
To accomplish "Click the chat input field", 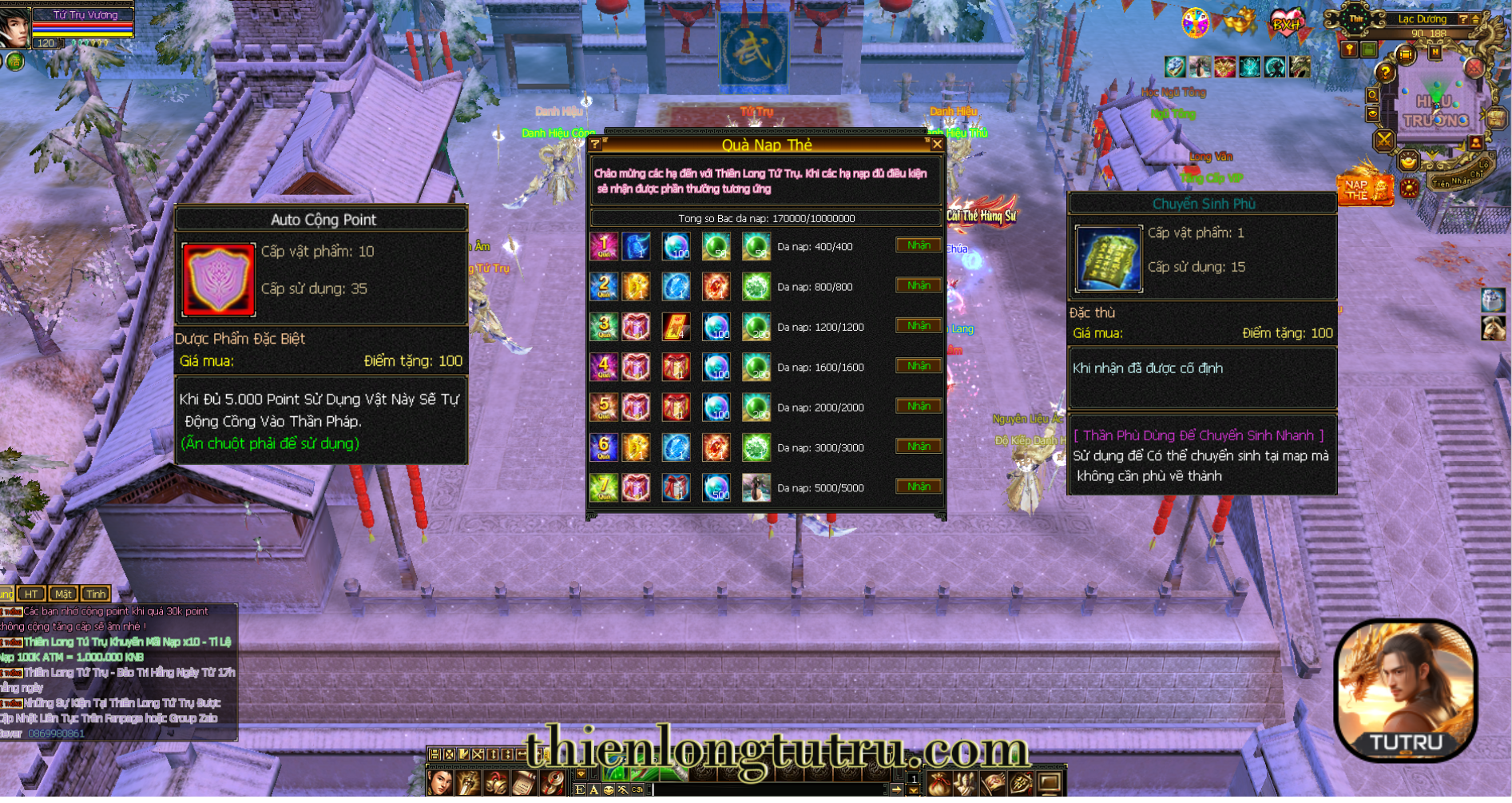I will pyautogui.click(x=767, y=789).
